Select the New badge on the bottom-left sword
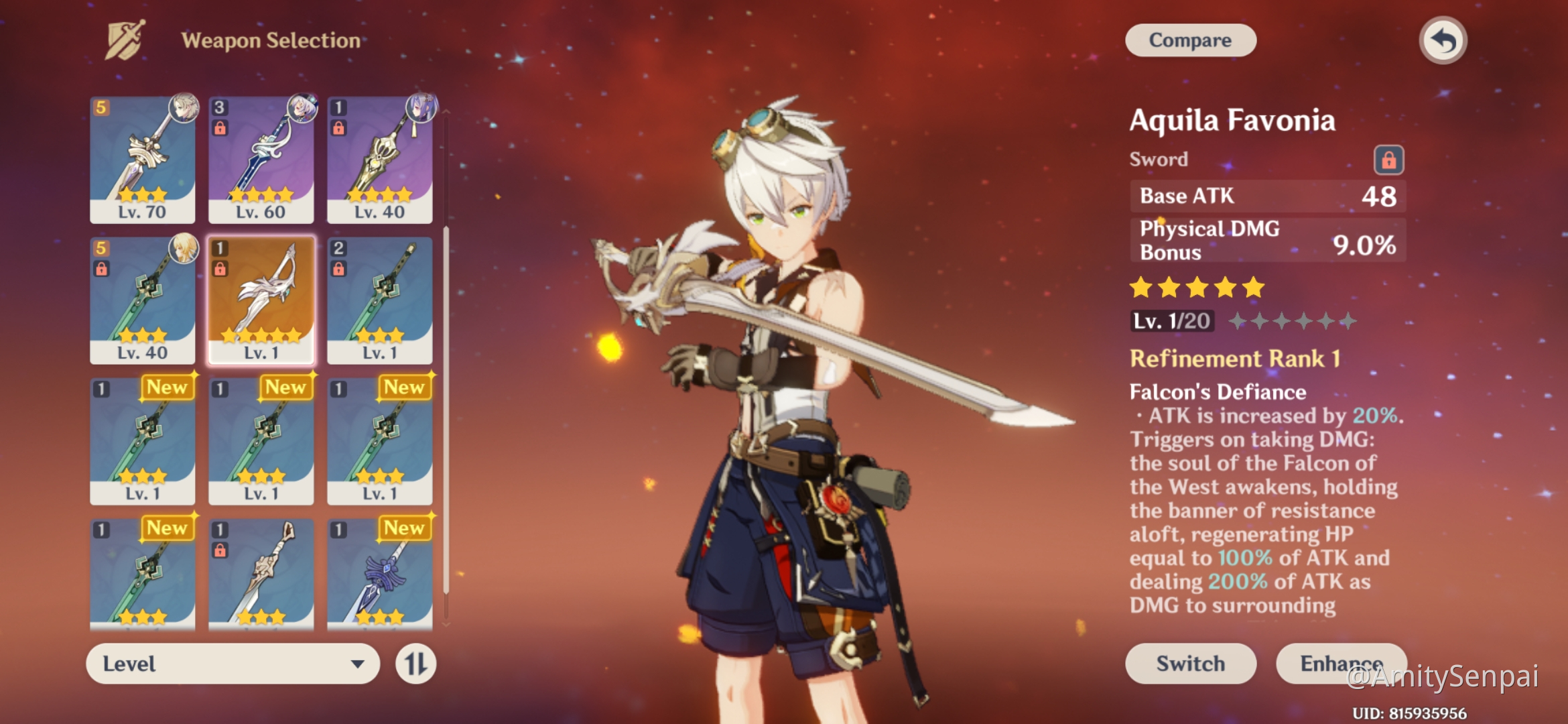This screenshot has width=1568, height=724. pos(168,529)
